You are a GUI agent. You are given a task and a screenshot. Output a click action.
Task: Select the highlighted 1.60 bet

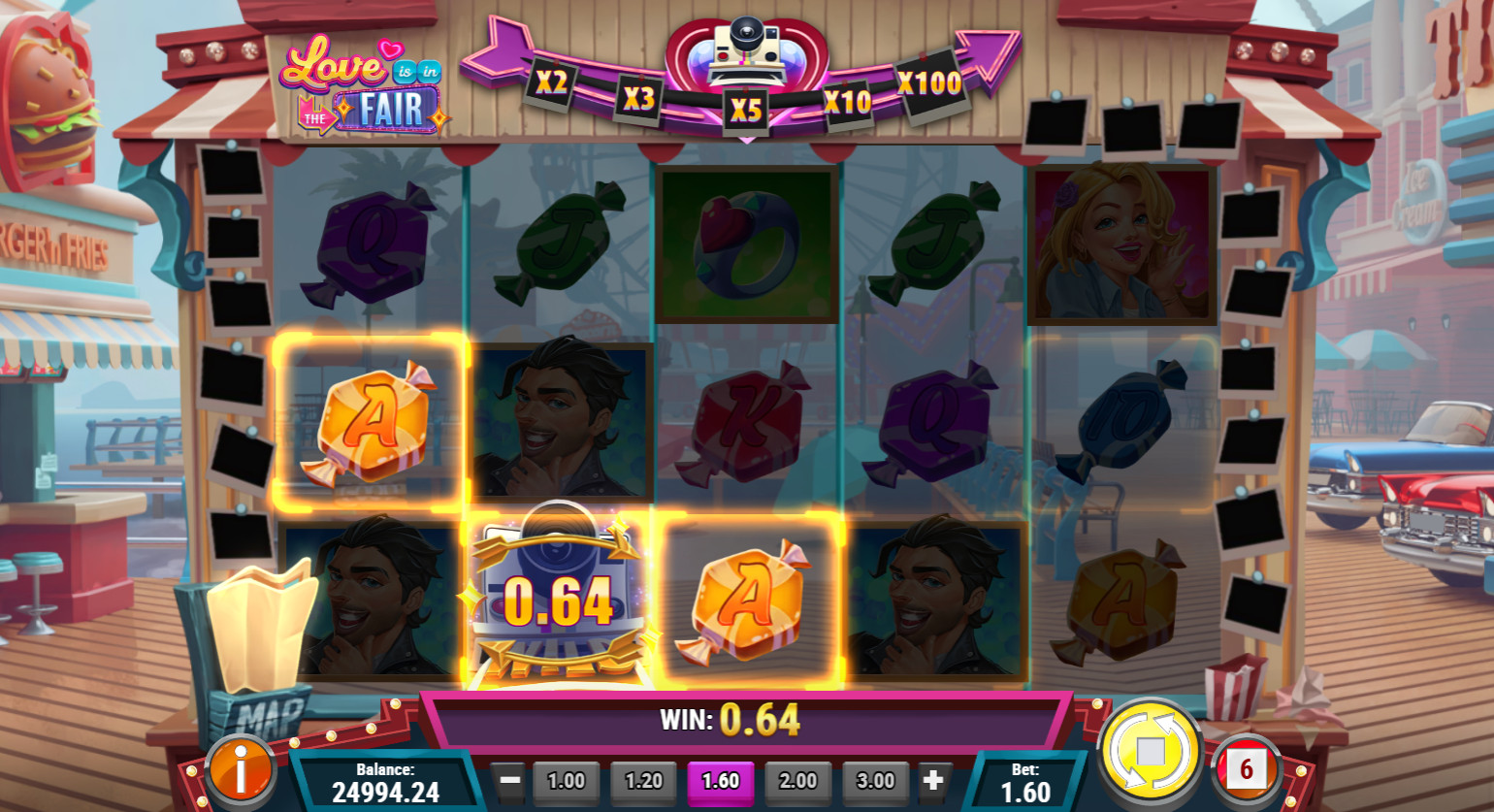click(720, 781)
